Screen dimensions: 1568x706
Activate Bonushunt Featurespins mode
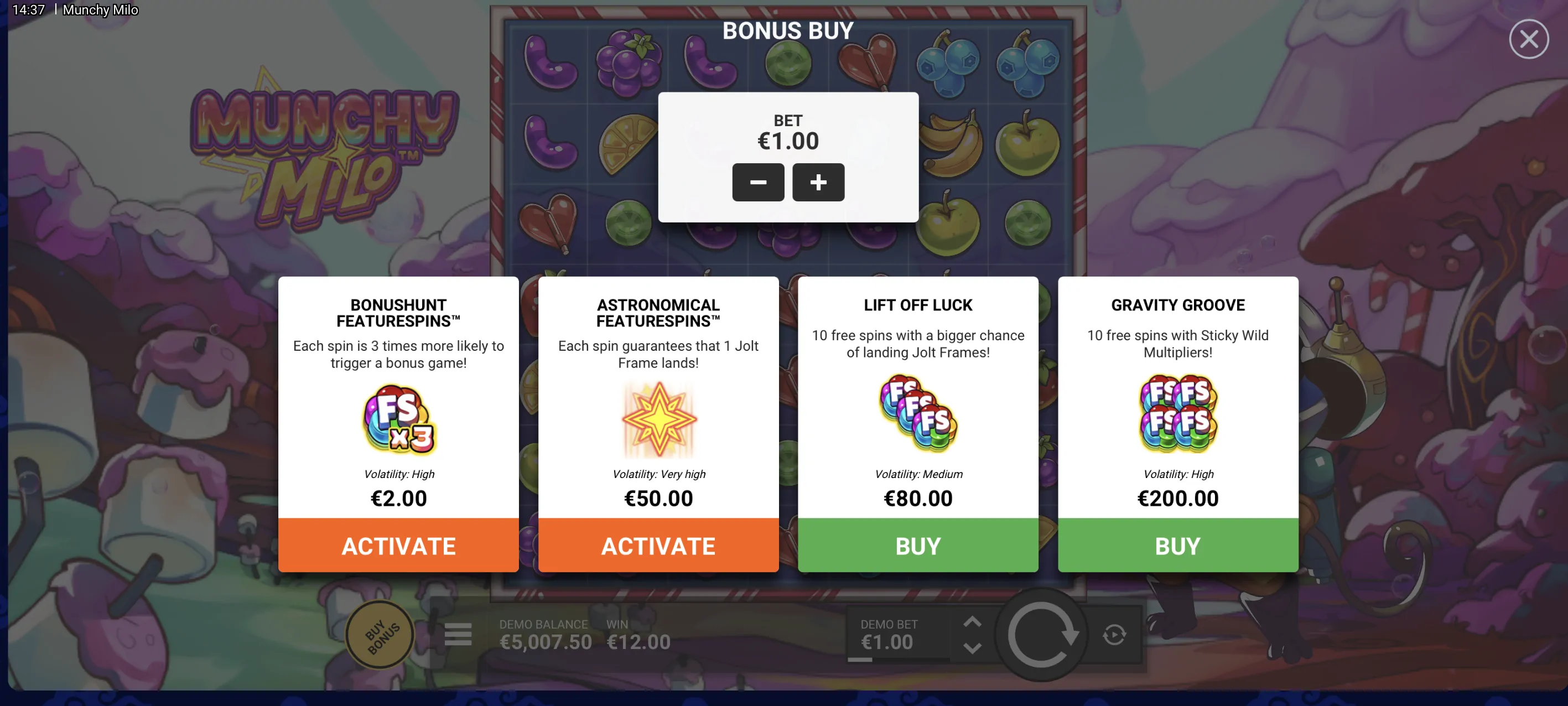coord(398,546)
